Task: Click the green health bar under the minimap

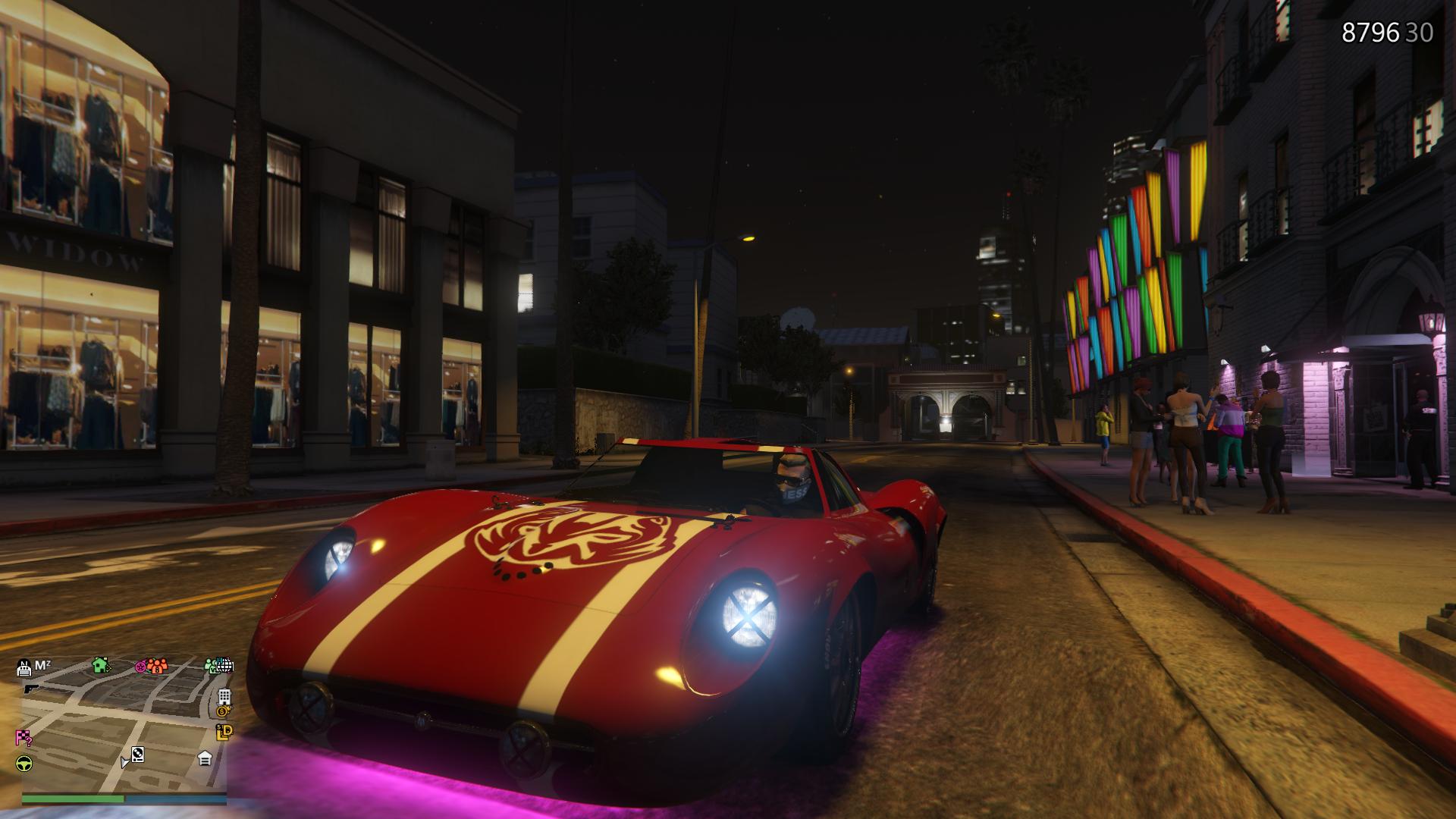Action: 72,799
